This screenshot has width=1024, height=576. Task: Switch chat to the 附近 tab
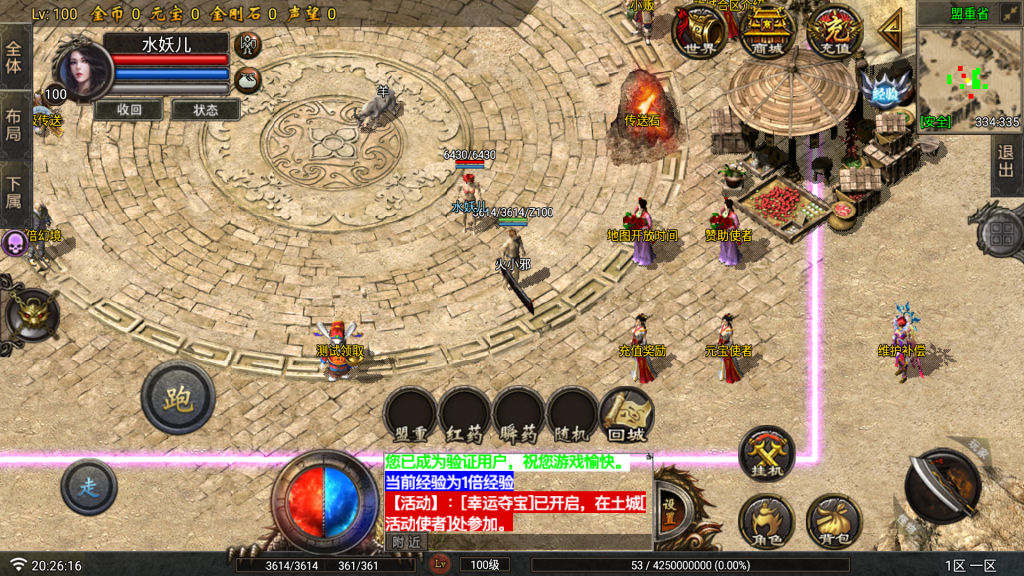click(405, 541)
